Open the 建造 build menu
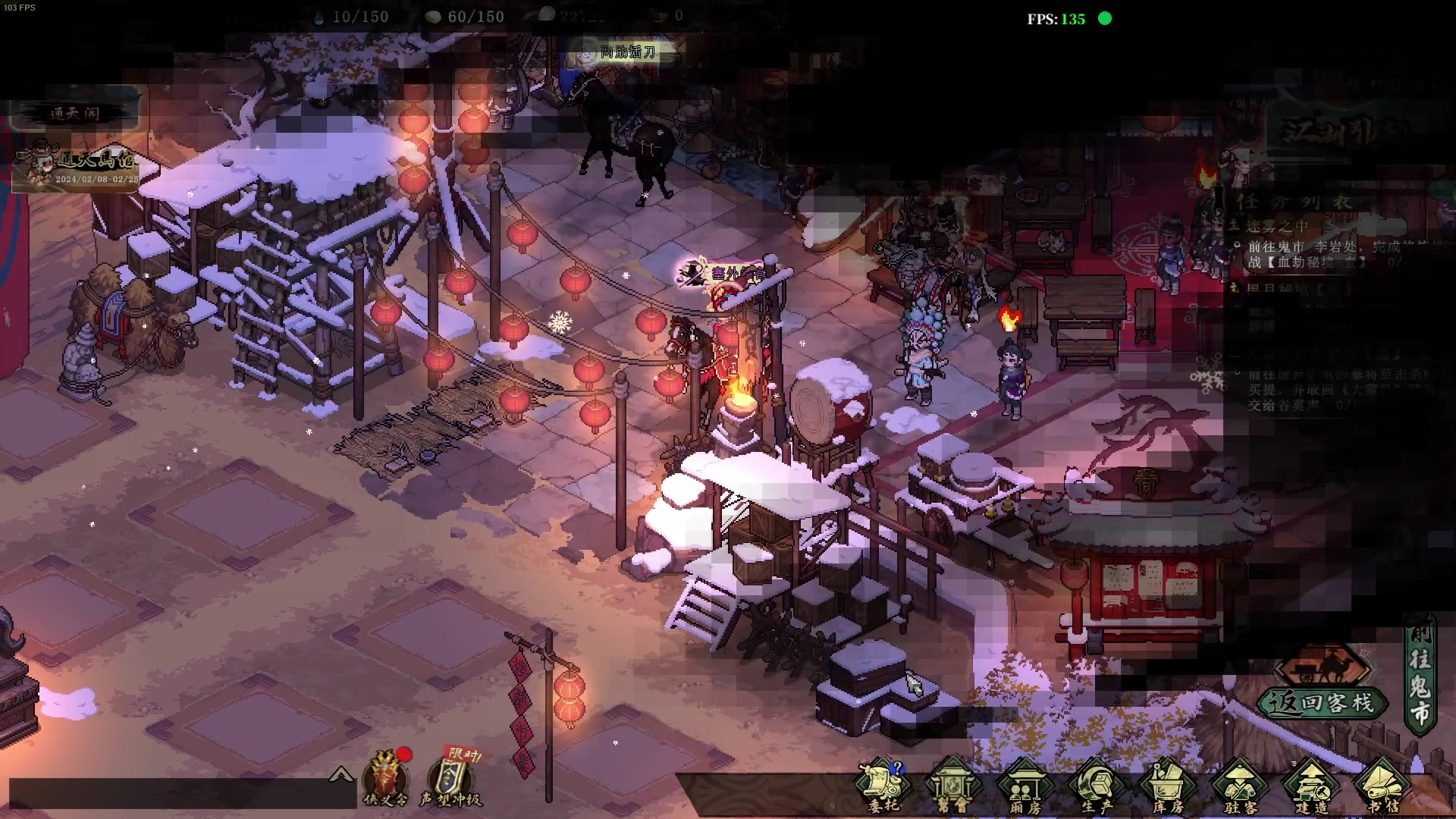Screen dimensions: 1456x819 pyautogui.click(x=1312, y=786)
